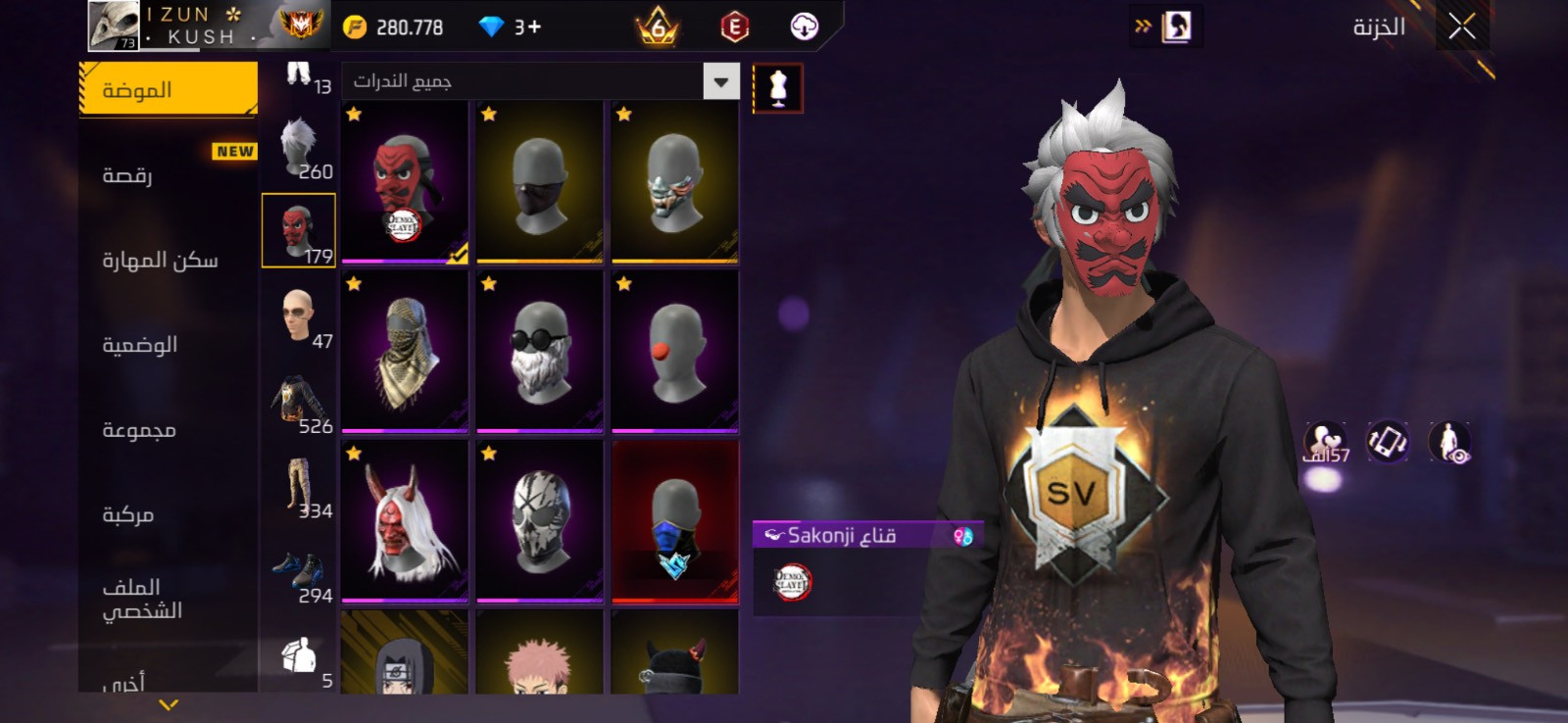Open the سكن المهارة skill skin tab
The height and width of the screenshot is (723, 1568).
coord(160,261)
